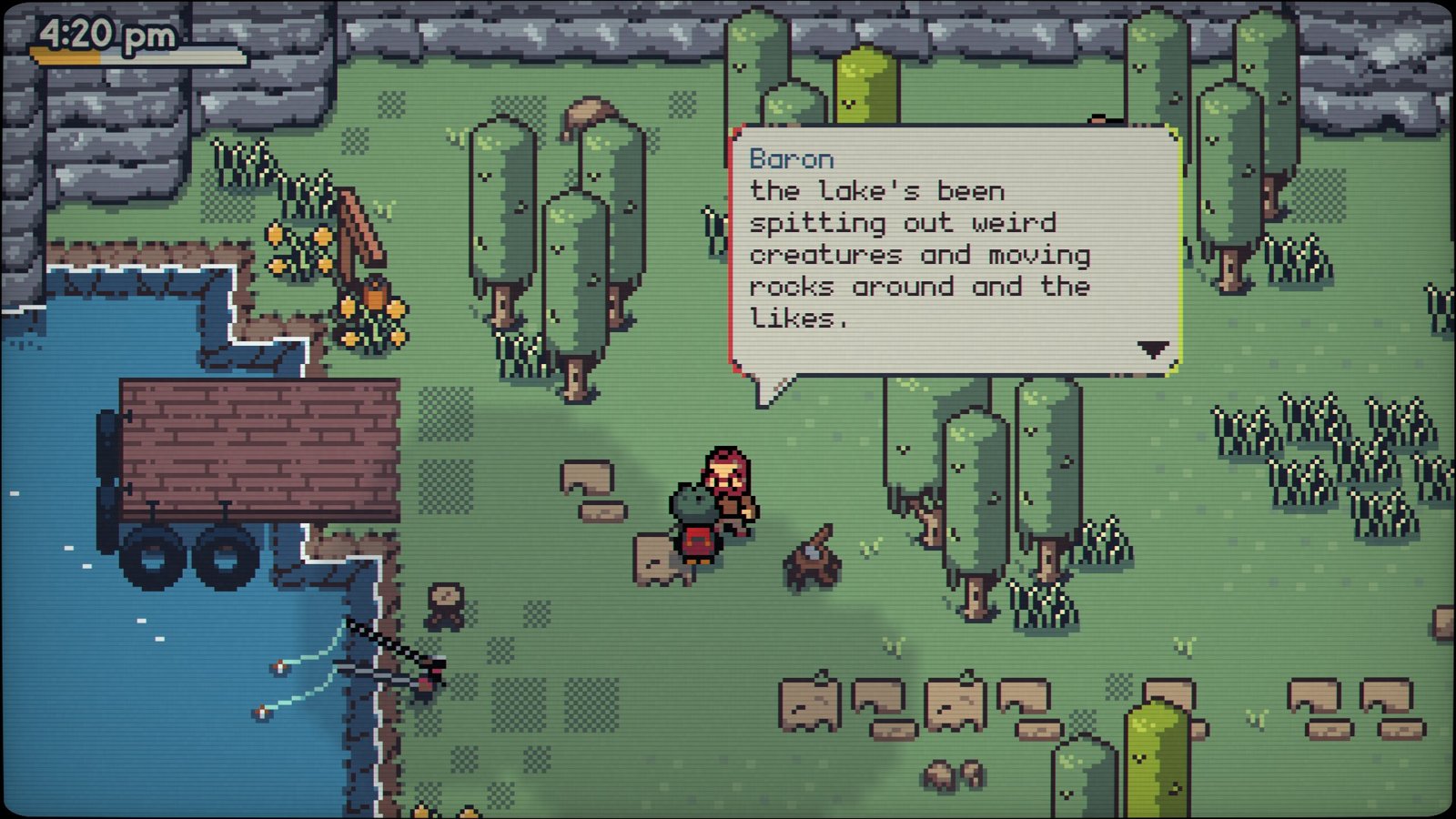The image size is (1456, 819).
Task: Click Baron's dialogue box to continue
Action: [955, 250]
